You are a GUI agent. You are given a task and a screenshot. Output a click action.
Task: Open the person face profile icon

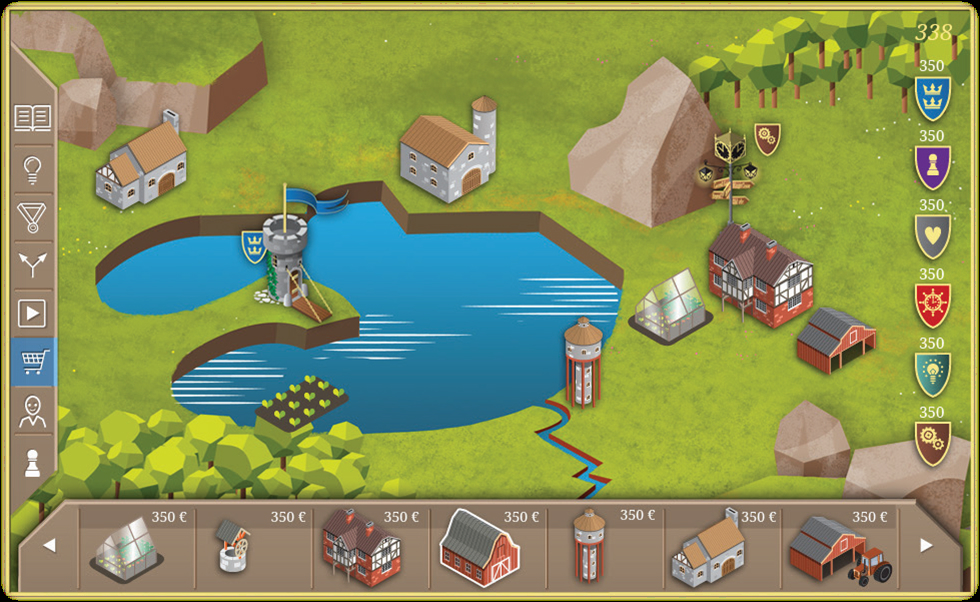[32, 411]
